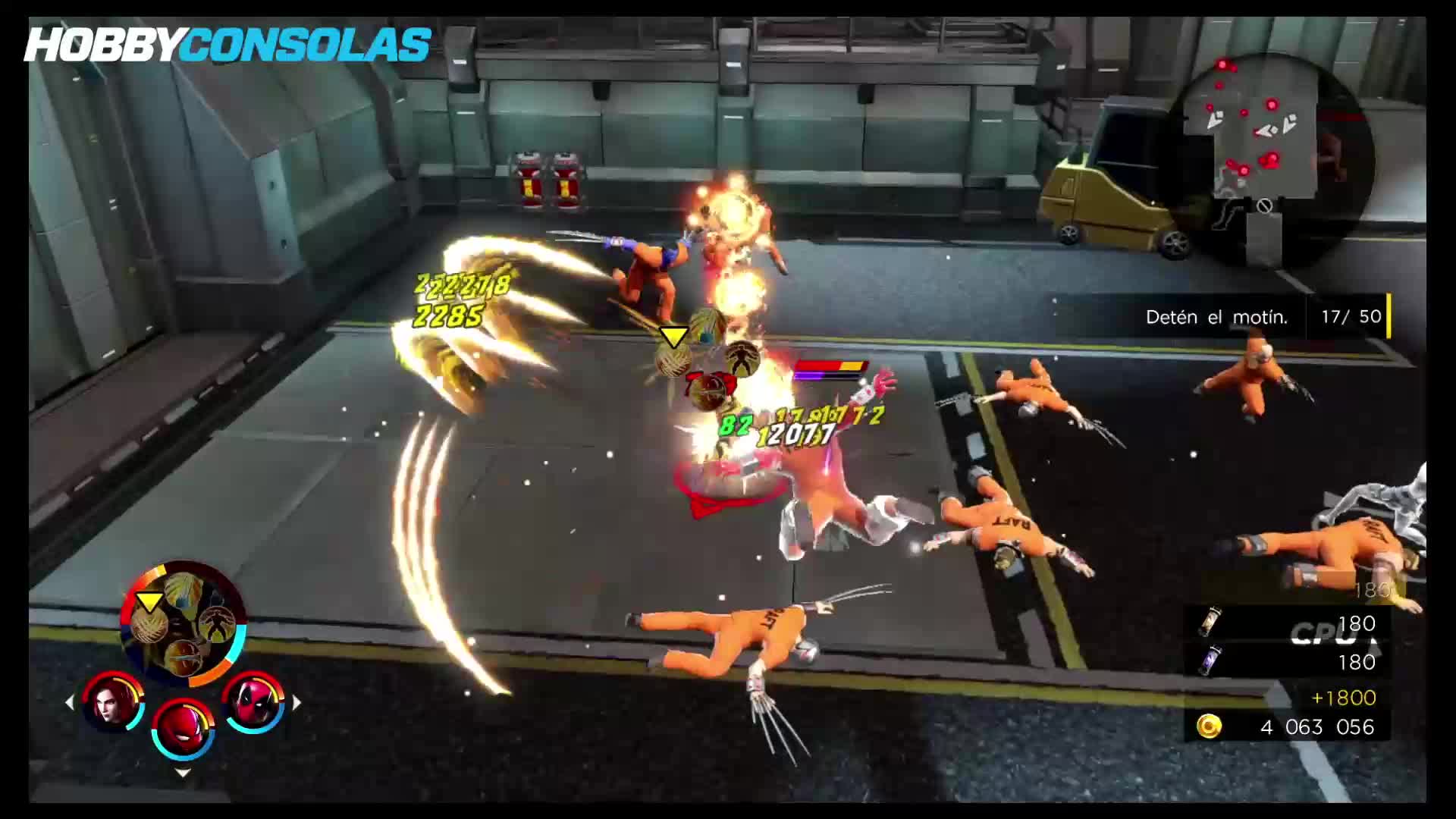
Task: Switch to the Spider-Man portrait
Action: (x=183, y=727)
